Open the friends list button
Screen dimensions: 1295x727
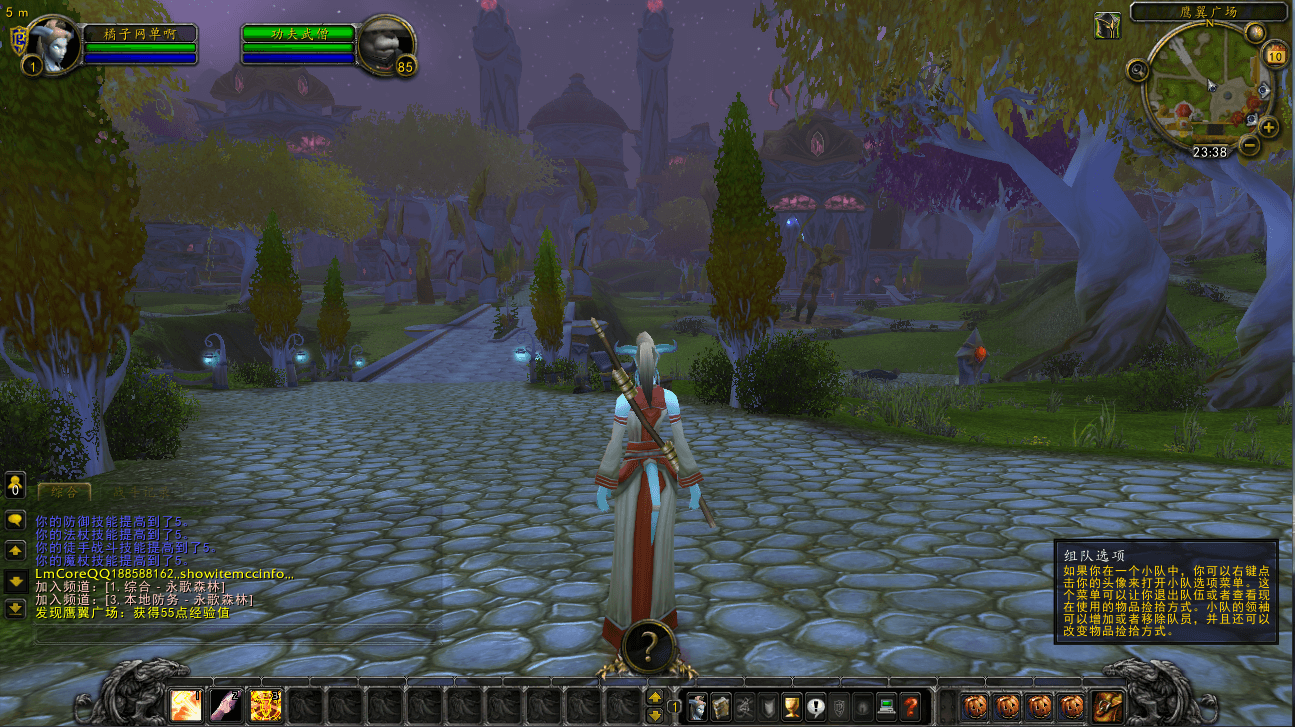pos(15,486)
